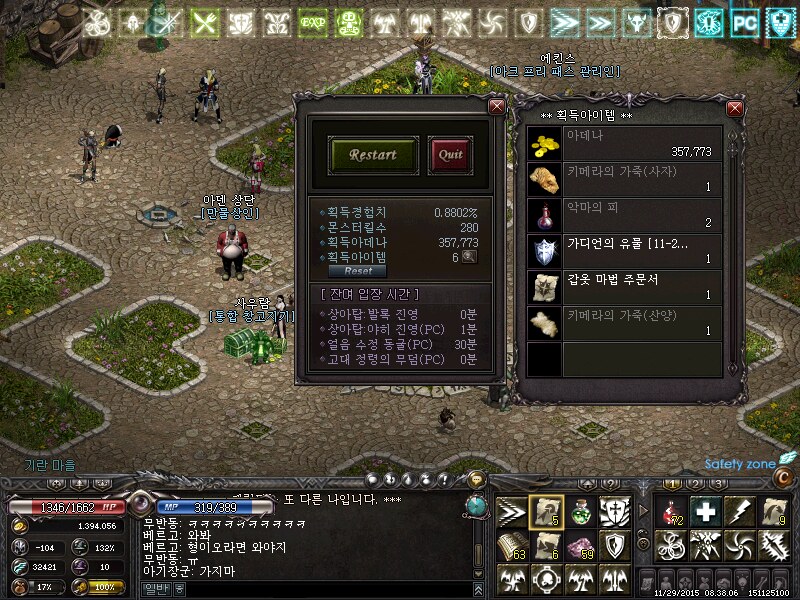Image resolution: width=800 pixels, height=600 pixels.
Task: Click the green Restart button
Action: 373,155
